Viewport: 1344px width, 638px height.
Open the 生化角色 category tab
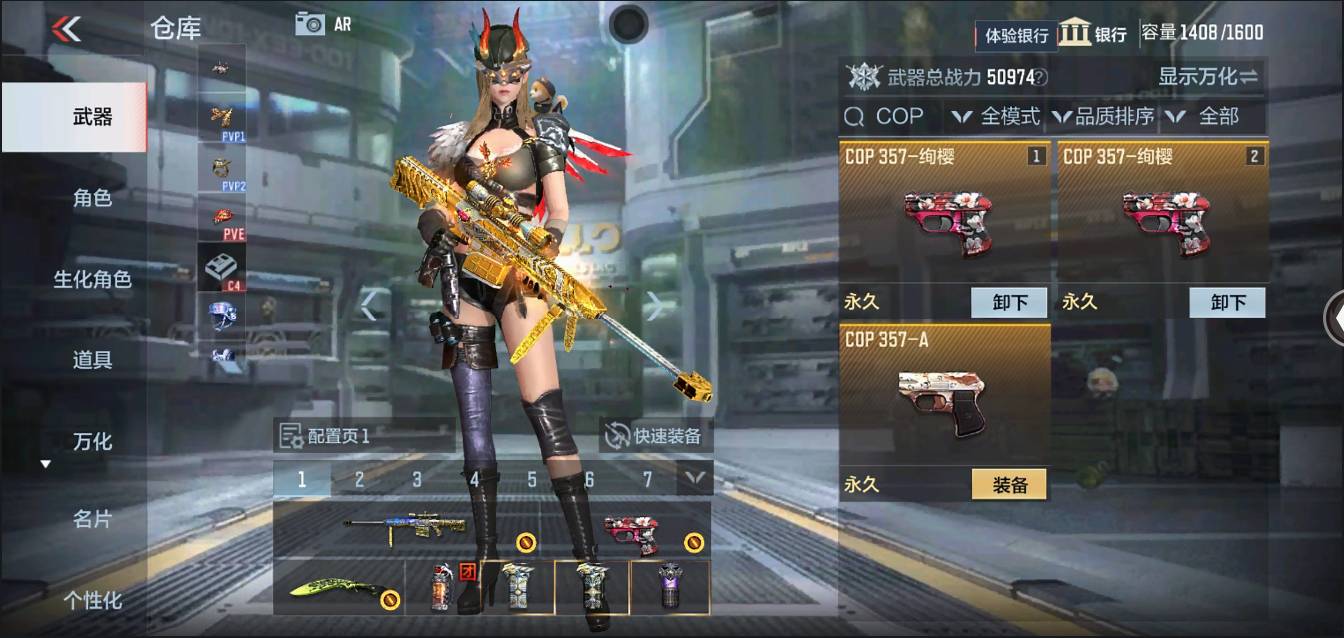tap(92, 279)
